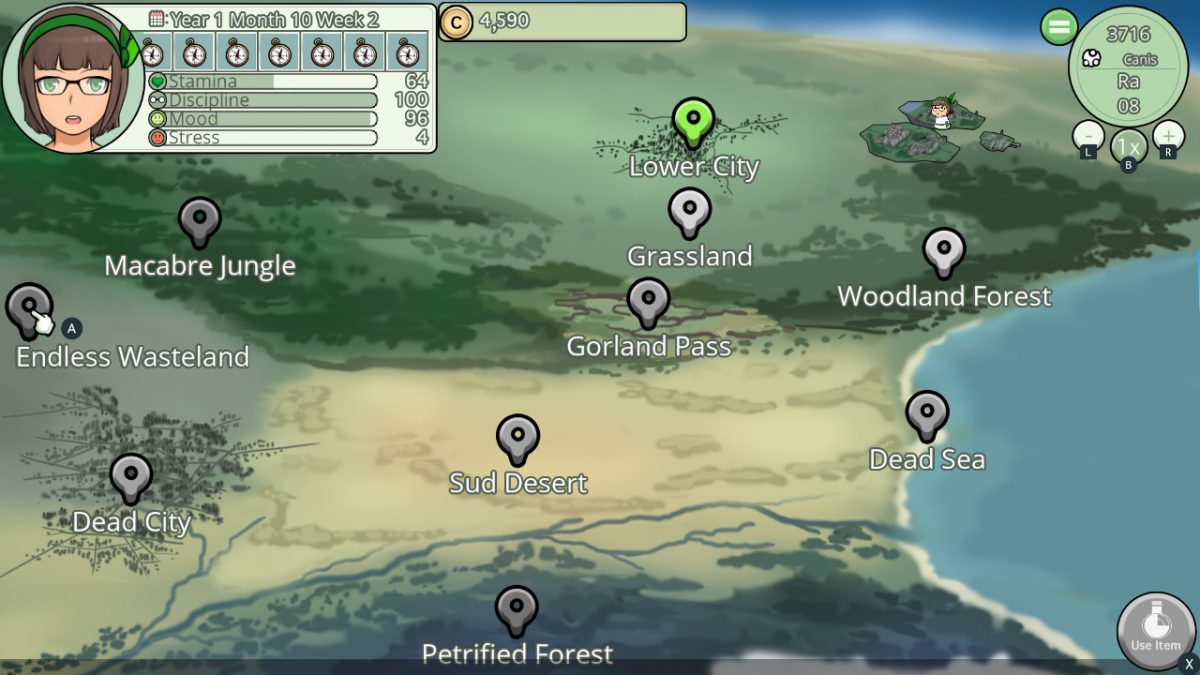Screen dimensions: 1200x675
Task: Select the Woodland Forest location pin
Action: [943, 250]
